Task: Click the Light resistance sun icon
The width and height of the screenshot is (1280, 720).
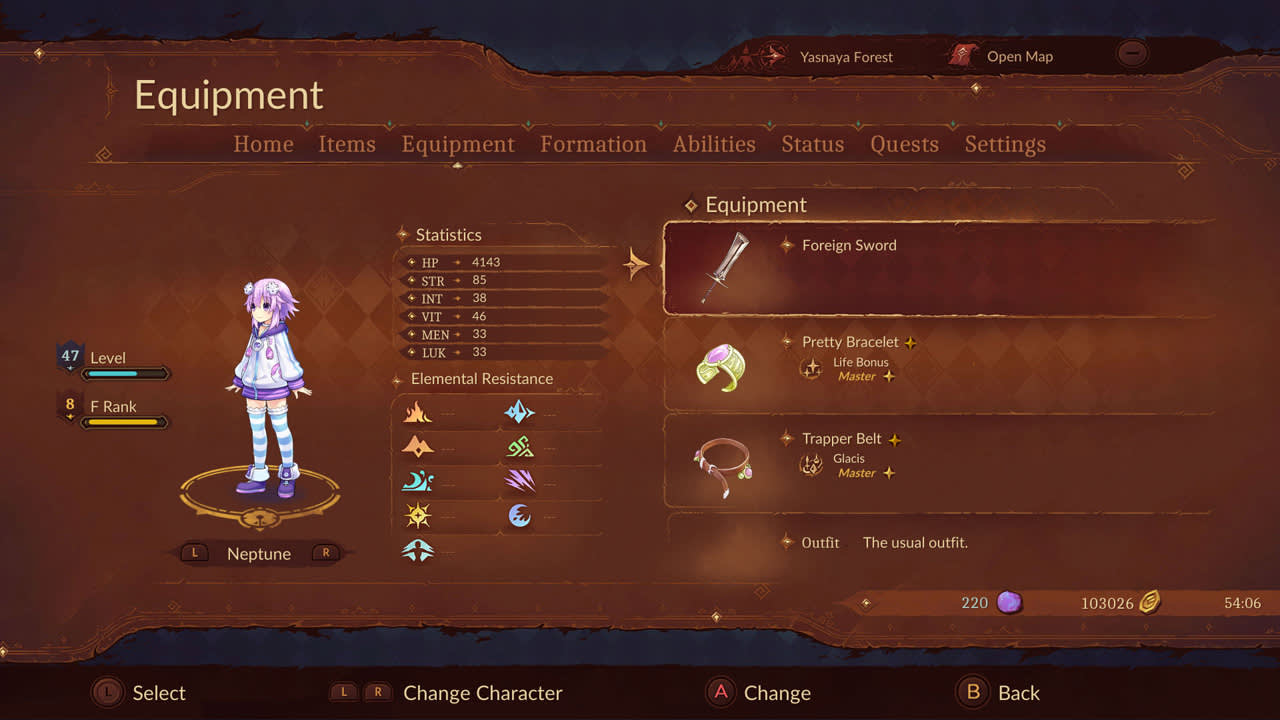Action: coord(419,515)
